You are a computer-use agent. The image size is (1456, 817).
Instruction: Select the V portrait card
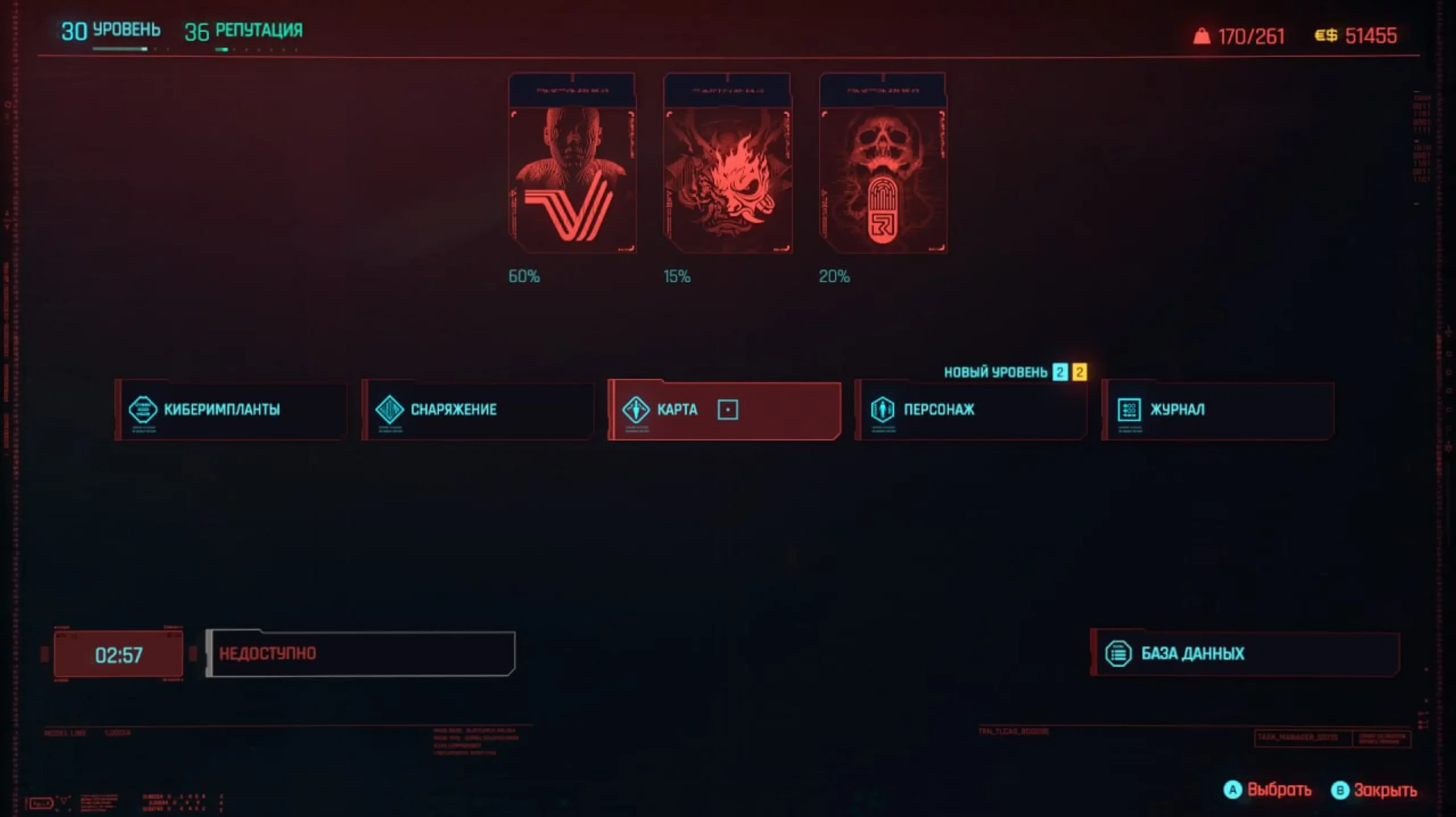point(572,164)
